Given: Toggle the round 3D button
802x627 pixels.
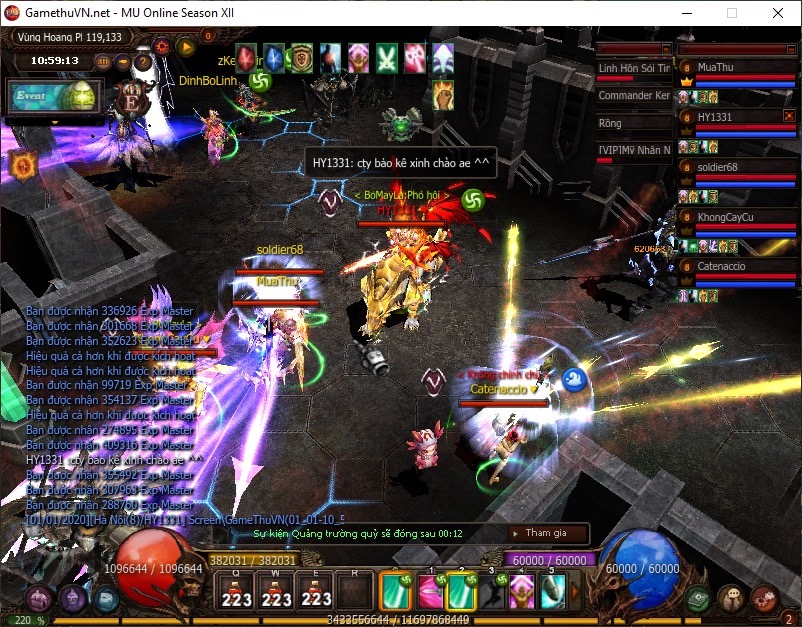Looking at the screenshot, I should point(104,61).
